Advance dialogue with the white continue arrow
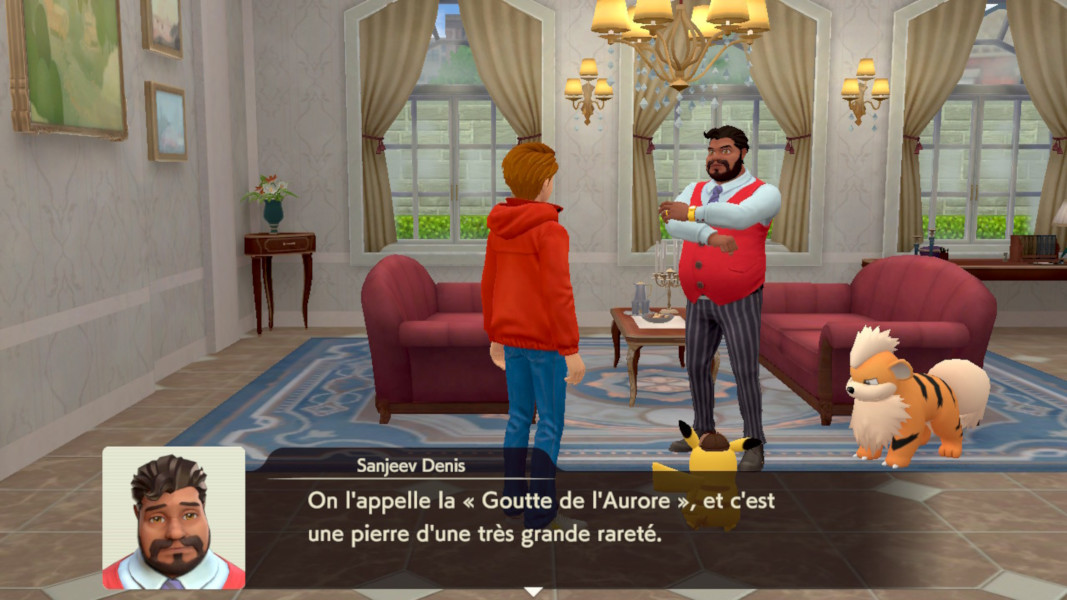Screen dimensions: 1067x600 pos(534,591)
